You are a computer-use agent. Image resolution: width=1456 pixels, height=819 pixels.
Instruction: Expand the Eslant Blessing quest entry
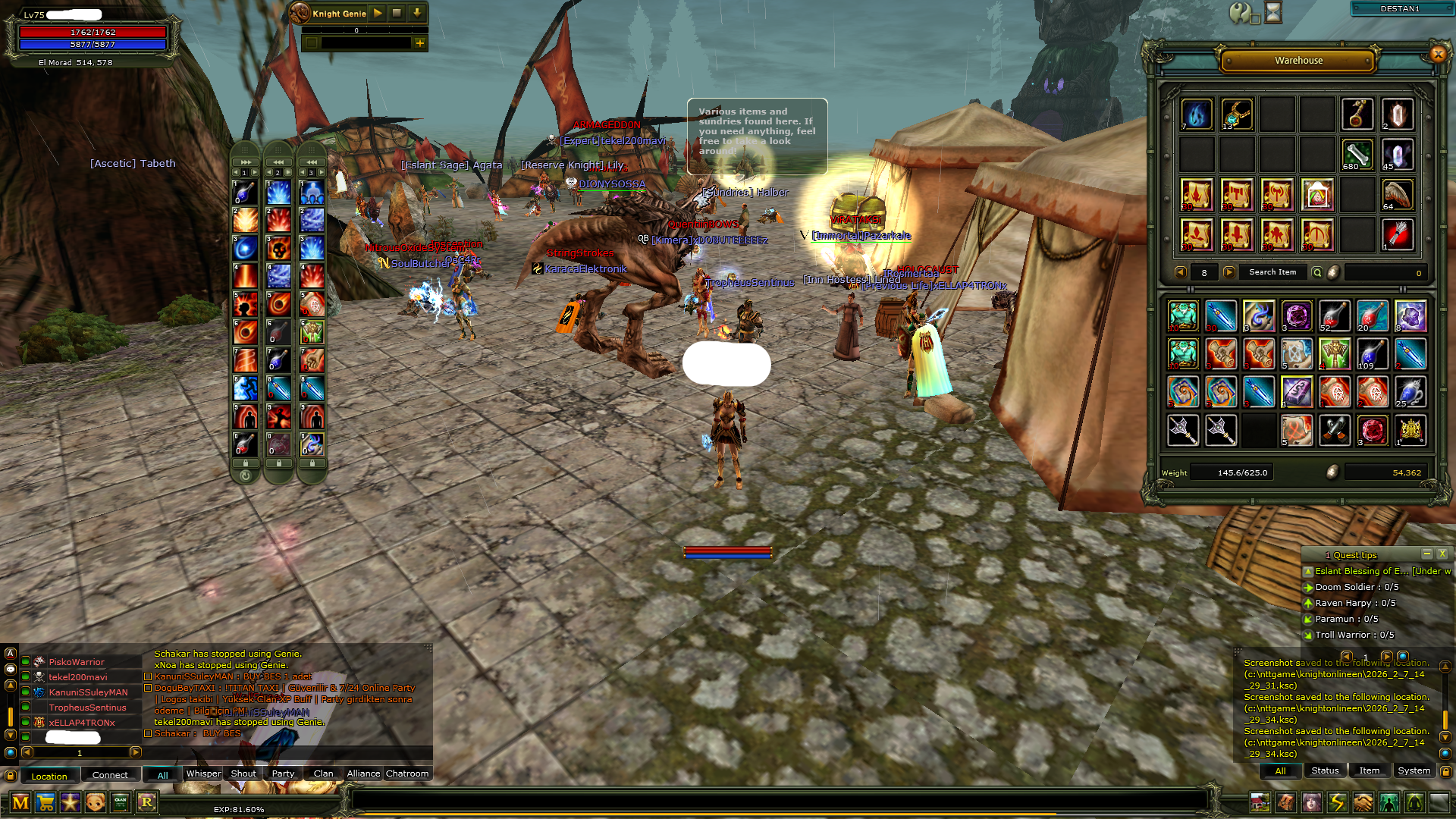pyautogui.click(x=1308, y=571)
